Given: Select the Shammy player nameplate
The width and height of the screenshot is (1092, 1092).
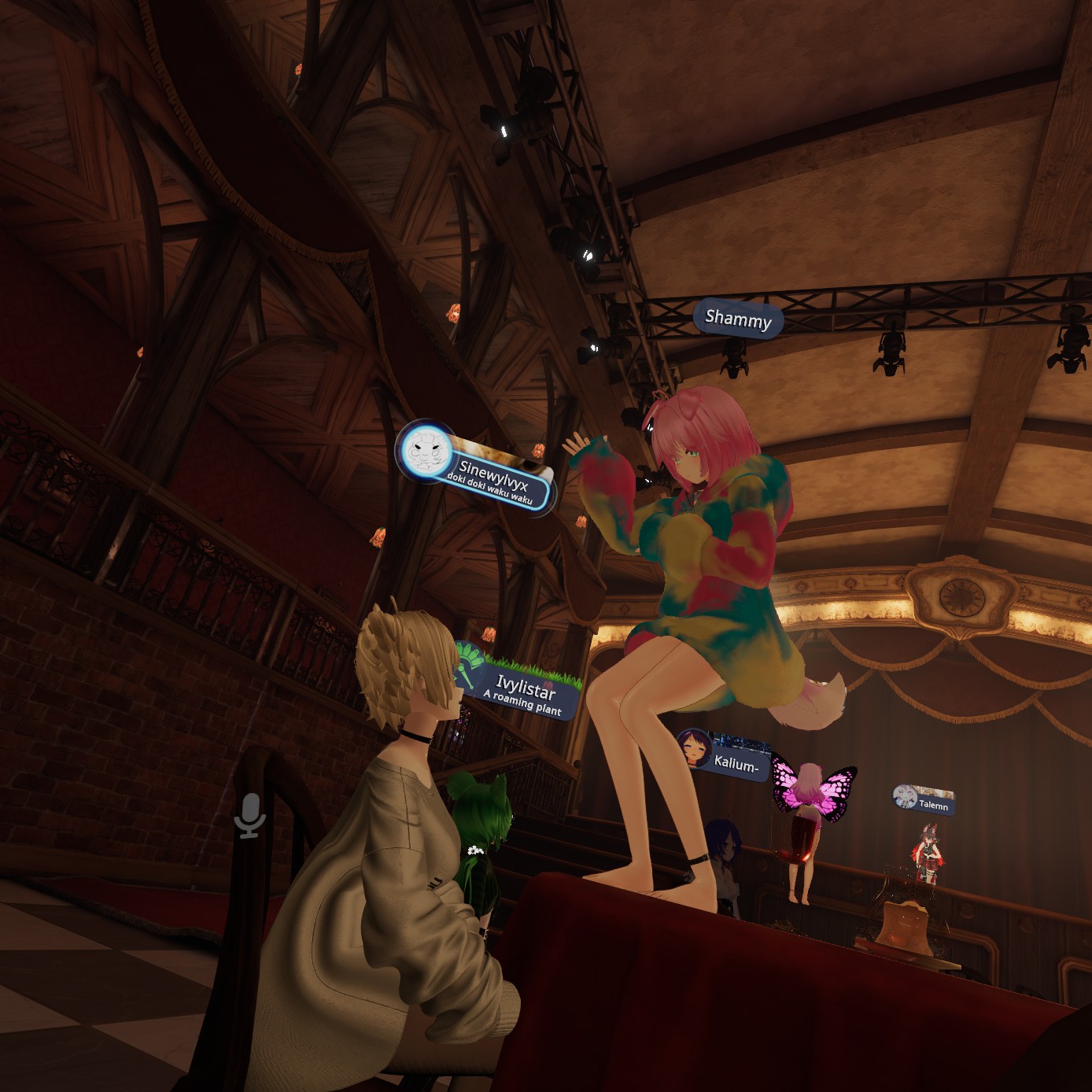Looking at the screenshot, I should (x=738, y=319).
